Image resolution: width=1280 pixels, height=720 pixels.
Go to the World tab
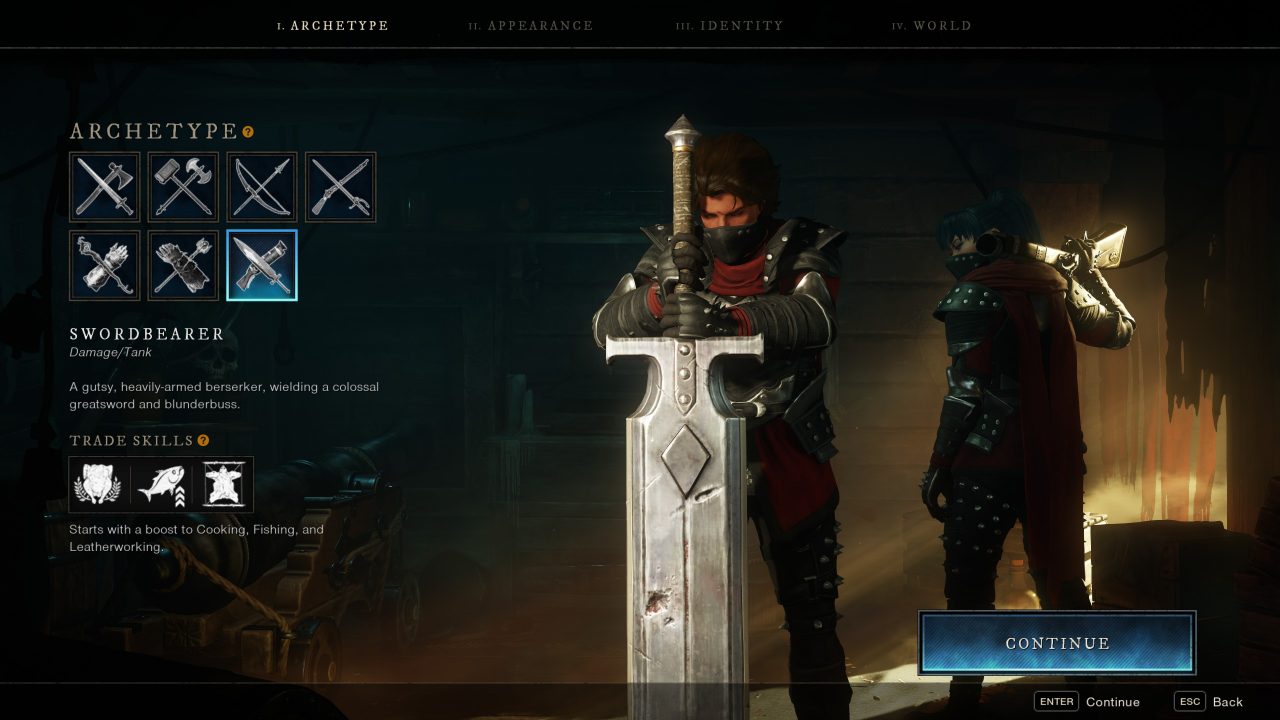click(x=932, y=25)
